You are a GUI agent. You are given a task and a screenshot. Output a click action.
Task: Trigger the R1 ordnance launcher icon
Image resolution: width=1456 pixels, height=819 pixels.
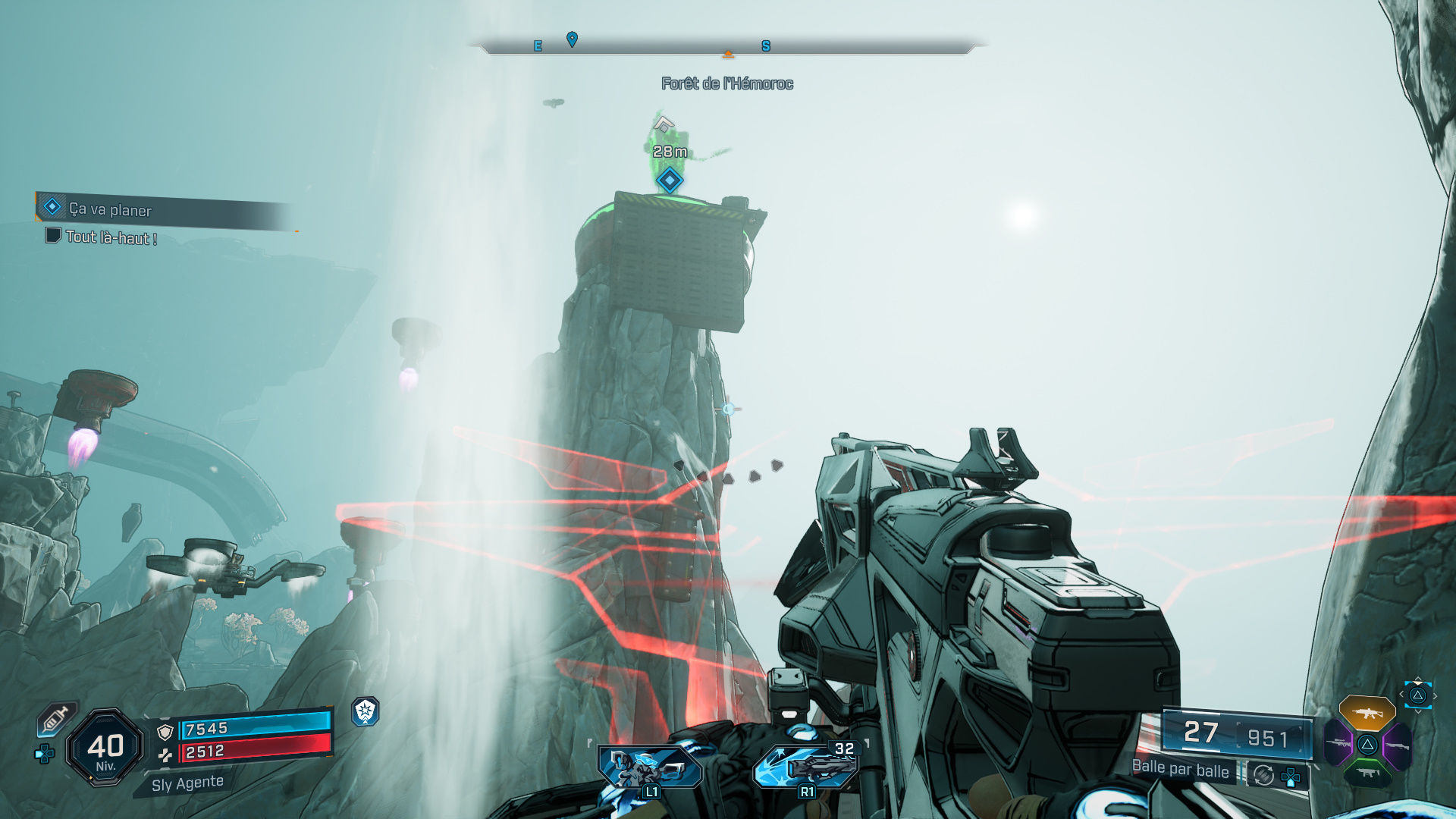tap(805, 767)
